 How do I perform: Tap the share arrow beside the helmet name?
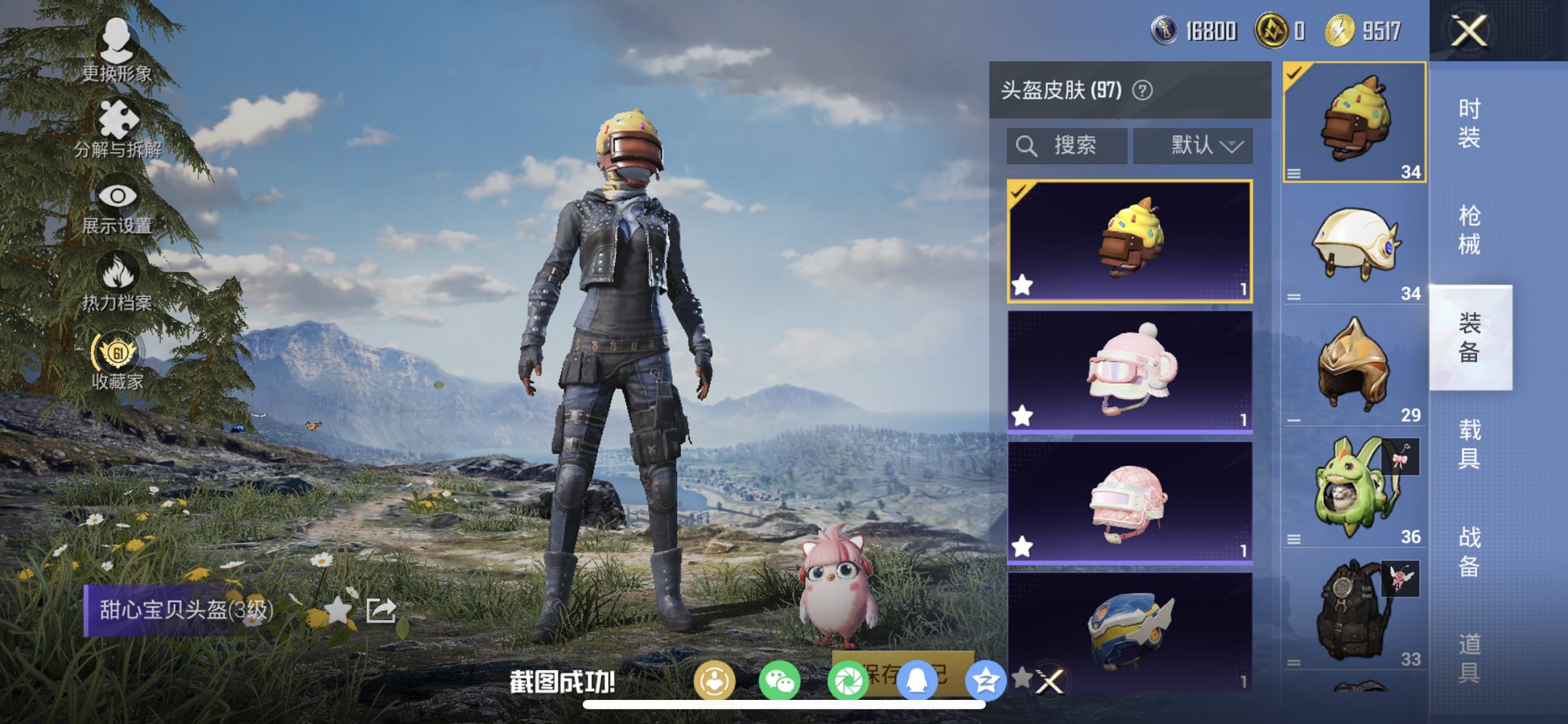coord(380,612)
